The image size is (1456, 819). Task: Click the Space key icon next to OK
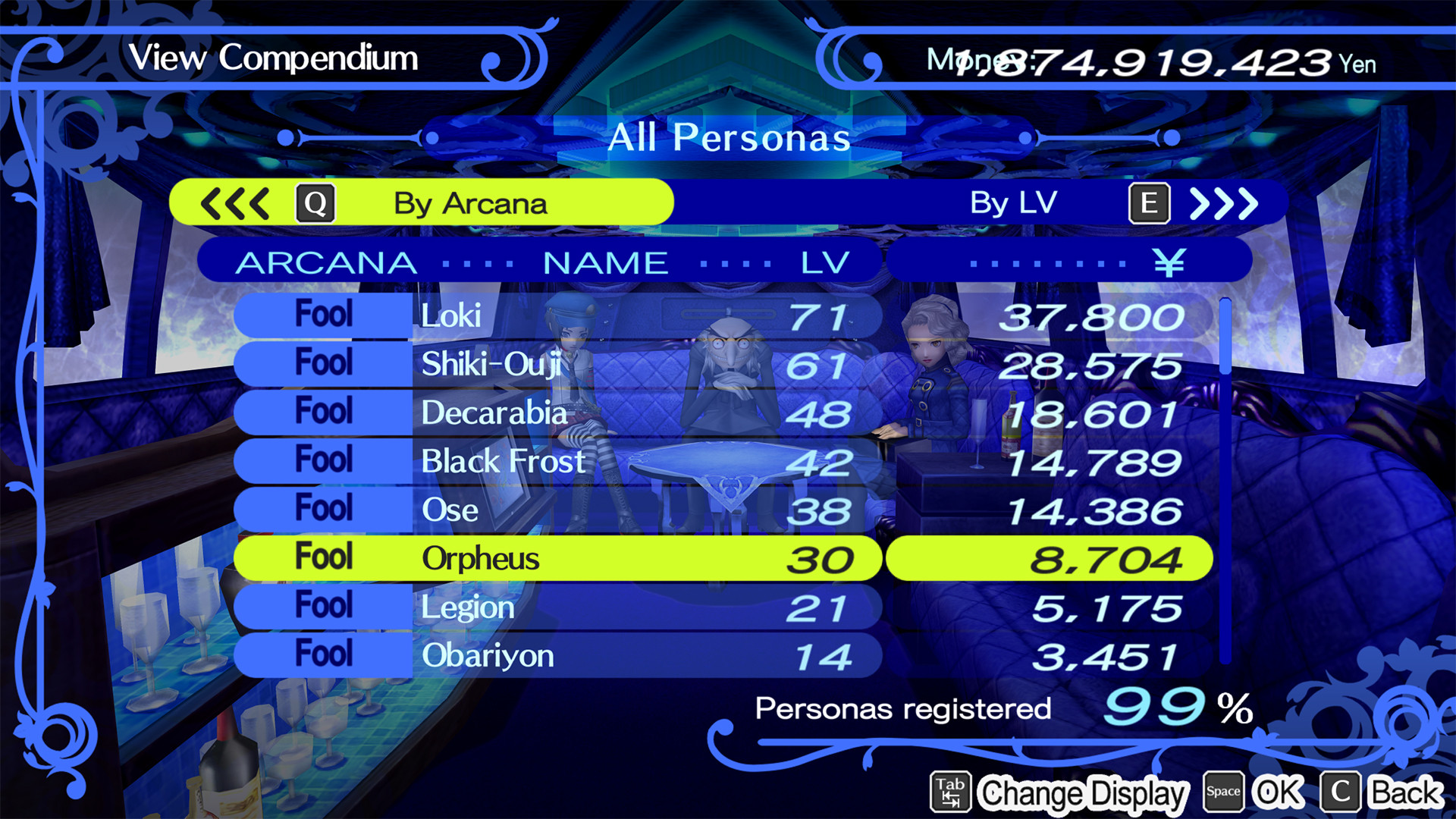(1225, 791)
